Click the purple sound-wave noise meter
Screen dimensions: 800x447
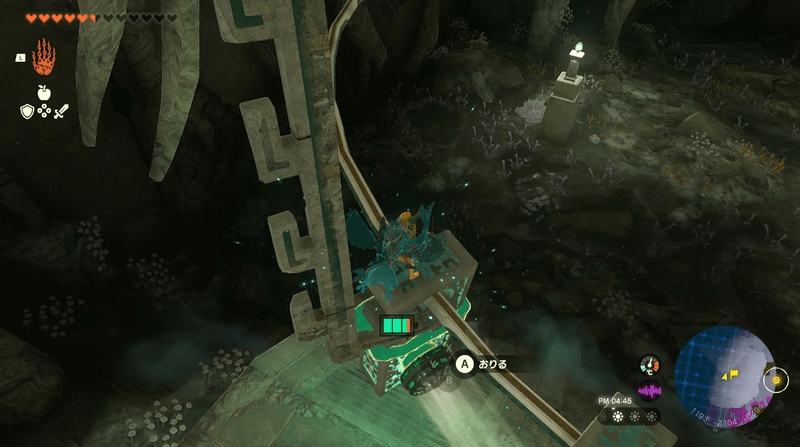(651, 389)
